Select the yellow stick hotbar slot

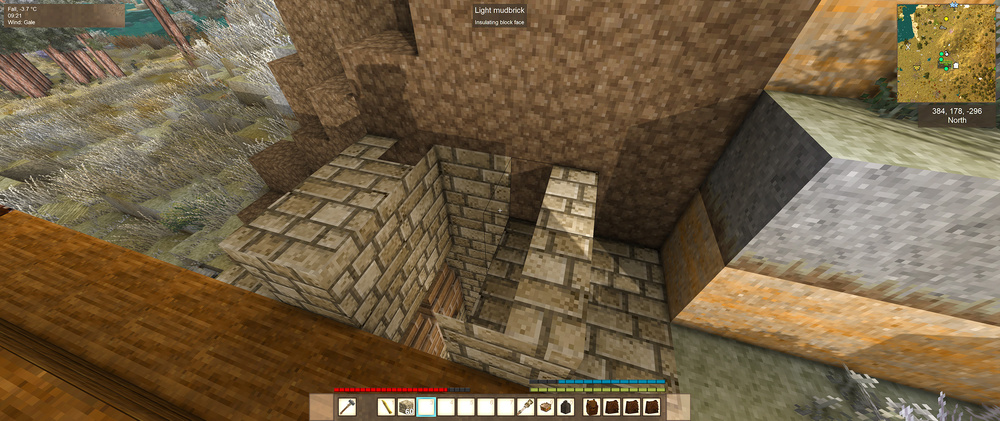pos(386,407)
